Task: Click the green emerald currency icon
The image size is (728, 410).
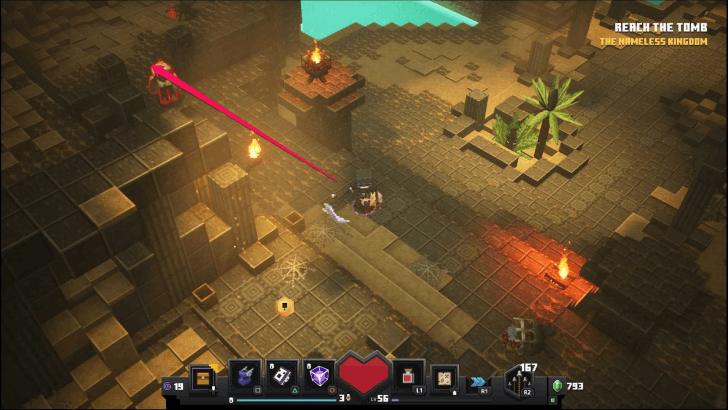Action: pos(558,386)
